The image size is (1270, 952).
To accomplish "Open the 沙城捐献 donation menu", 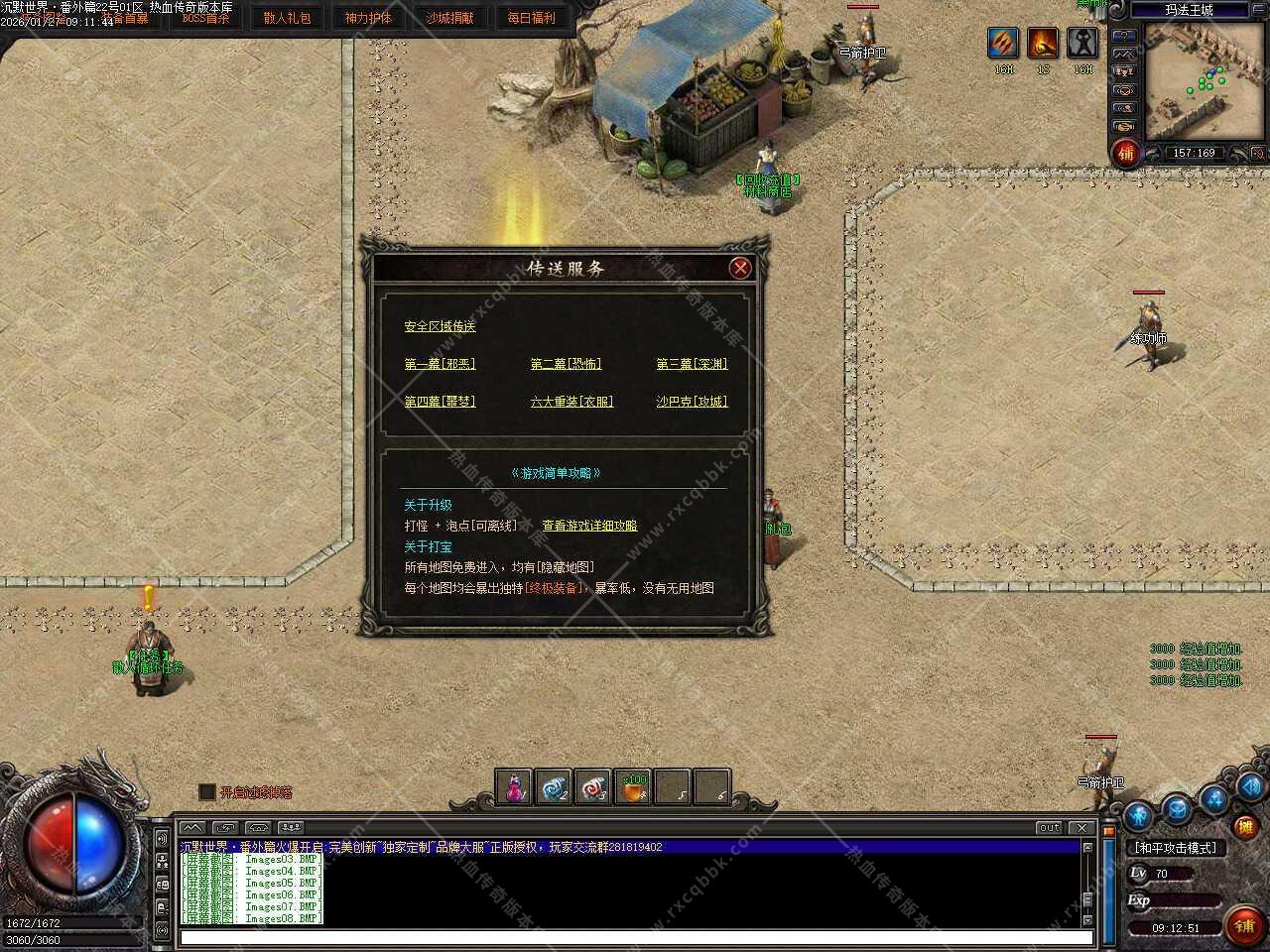I will tap(449, 18).
